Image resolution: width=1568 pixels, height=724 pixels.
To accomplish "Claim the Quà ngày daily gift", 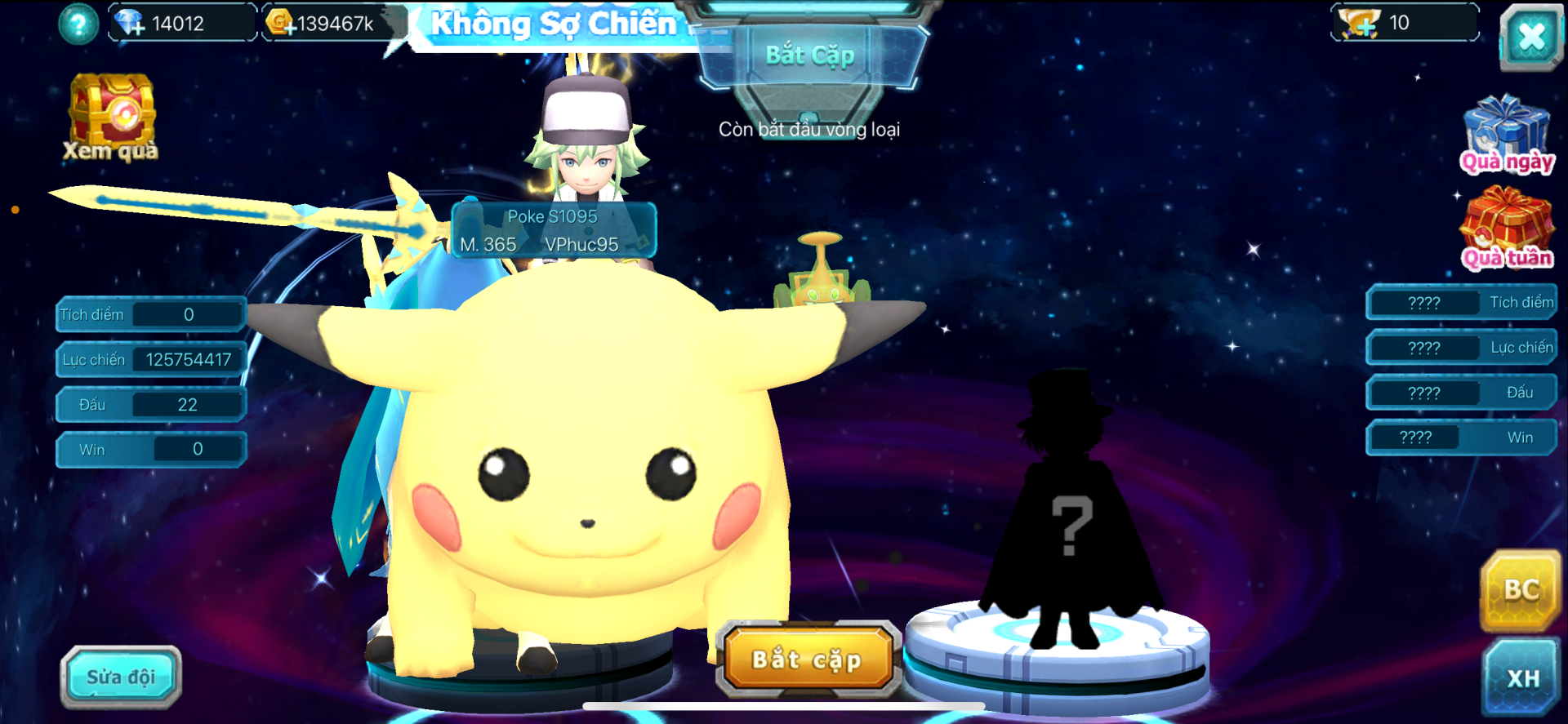I will pyautogui.click(x=1506, y=135).
